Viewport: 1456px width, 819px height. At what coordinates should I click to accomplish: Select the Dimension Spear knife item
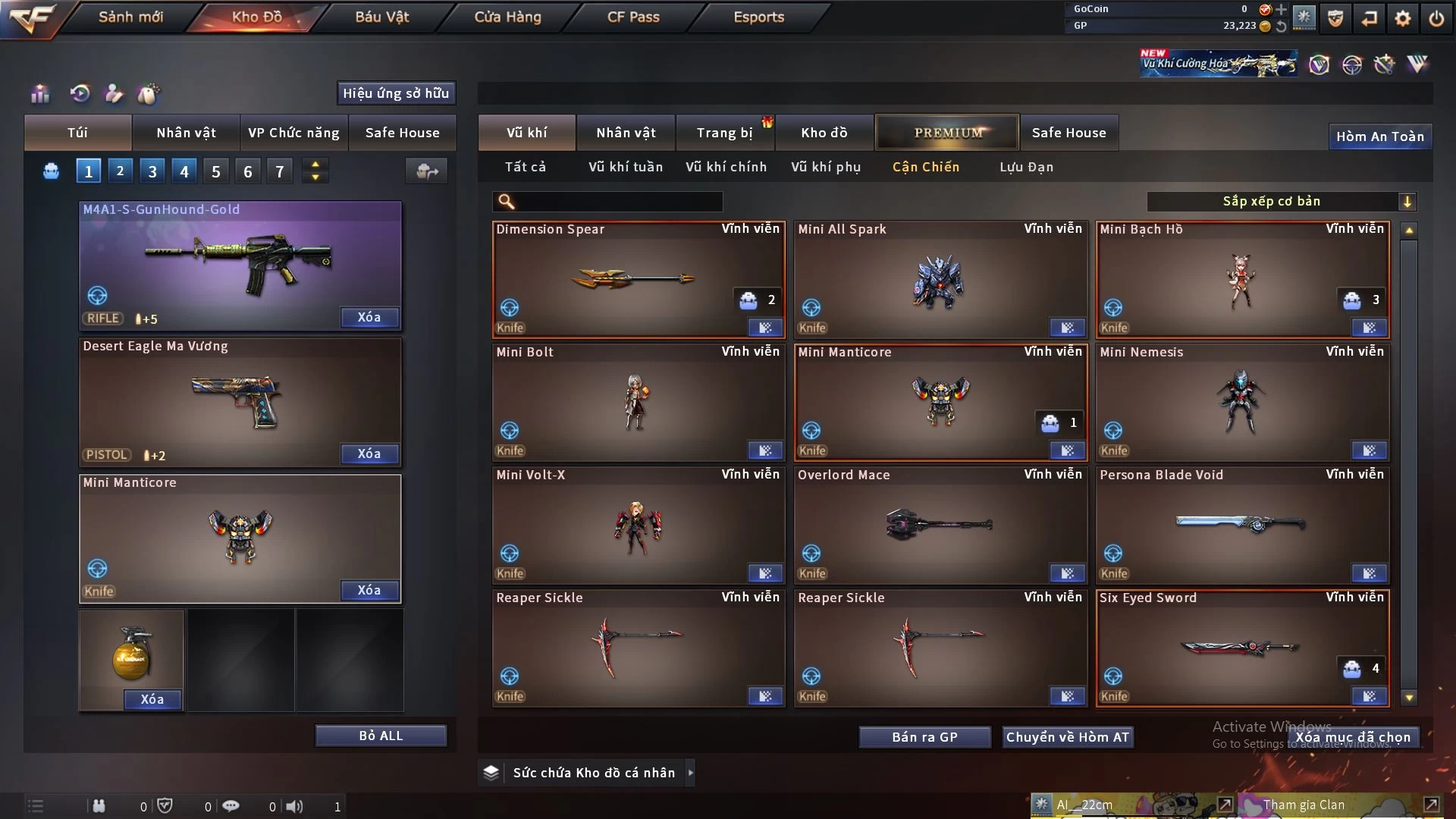coord(637,279)
